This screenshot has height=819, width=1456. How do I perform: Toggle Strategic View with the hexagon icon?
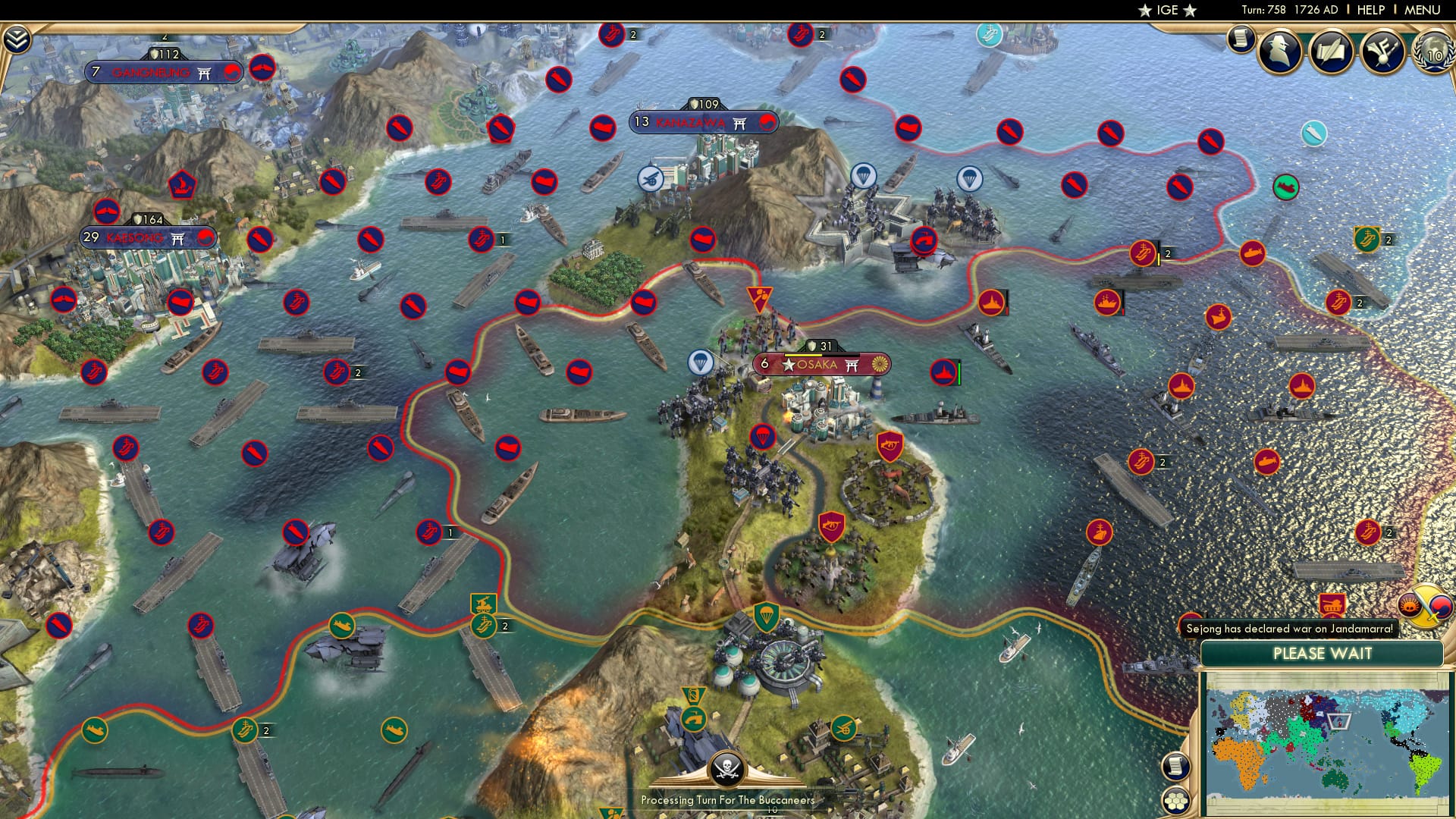[1175, 800]
